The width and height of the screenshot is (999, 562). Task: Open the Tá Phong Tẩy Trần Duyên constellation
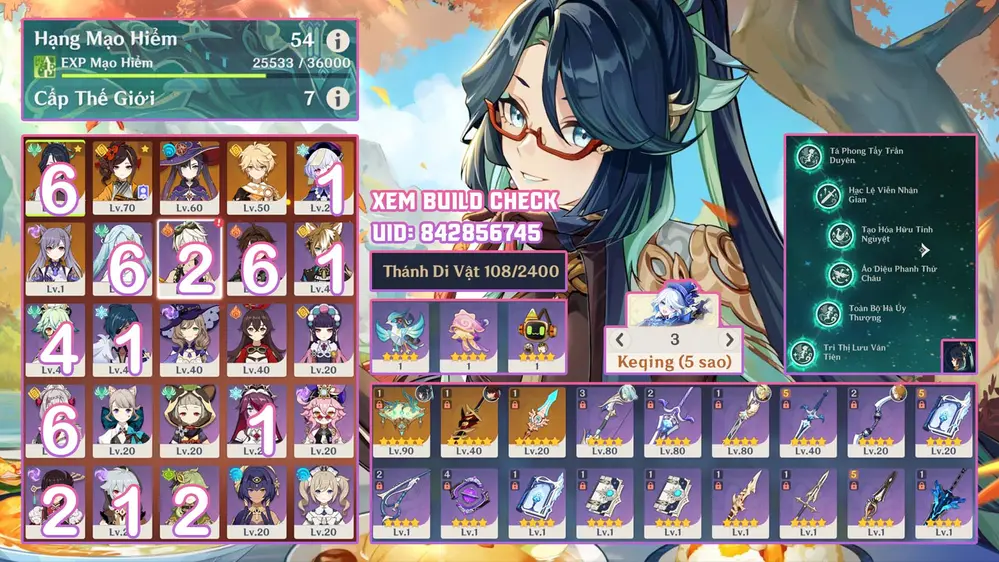[x=809, y=155]
